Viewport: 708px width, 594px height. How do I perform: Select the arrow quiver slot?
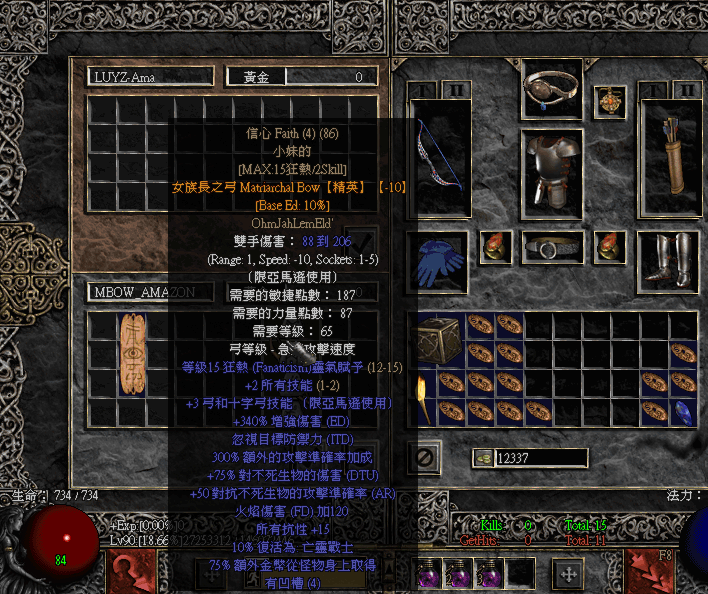667,158
